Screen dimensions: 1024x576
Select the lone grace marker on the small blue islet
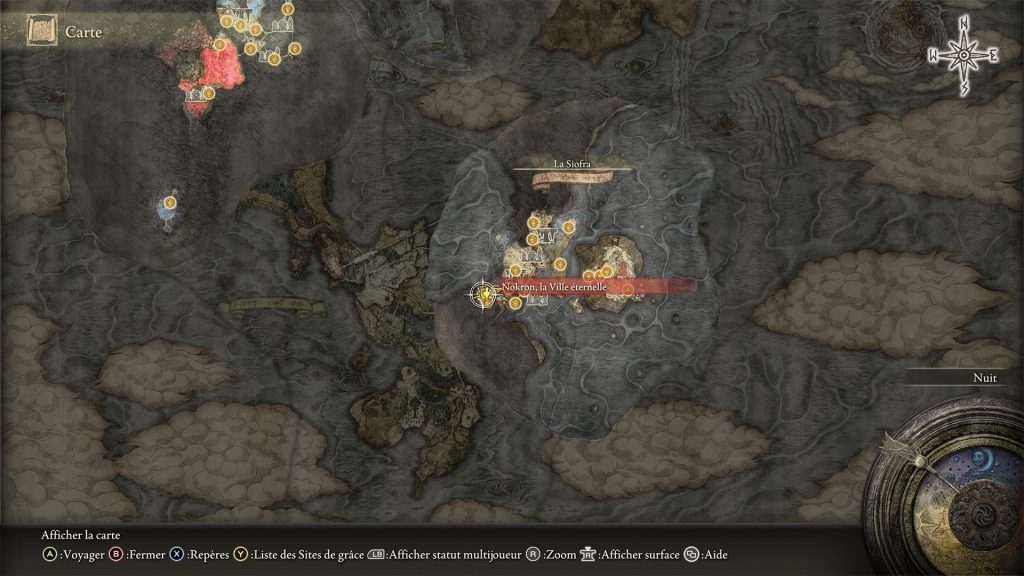tap(170, 203)
